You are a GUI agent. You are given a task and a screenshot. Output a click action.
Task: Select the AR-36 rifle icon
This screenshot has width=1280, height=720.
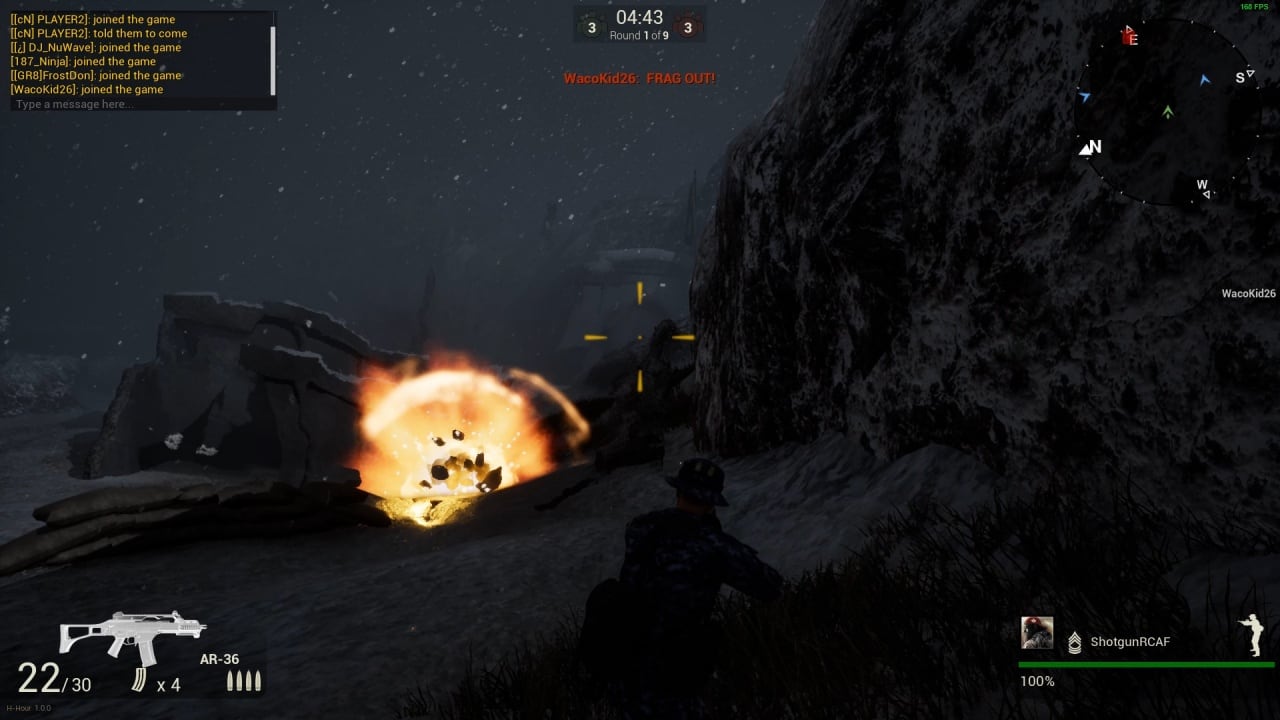click(132, 634)
